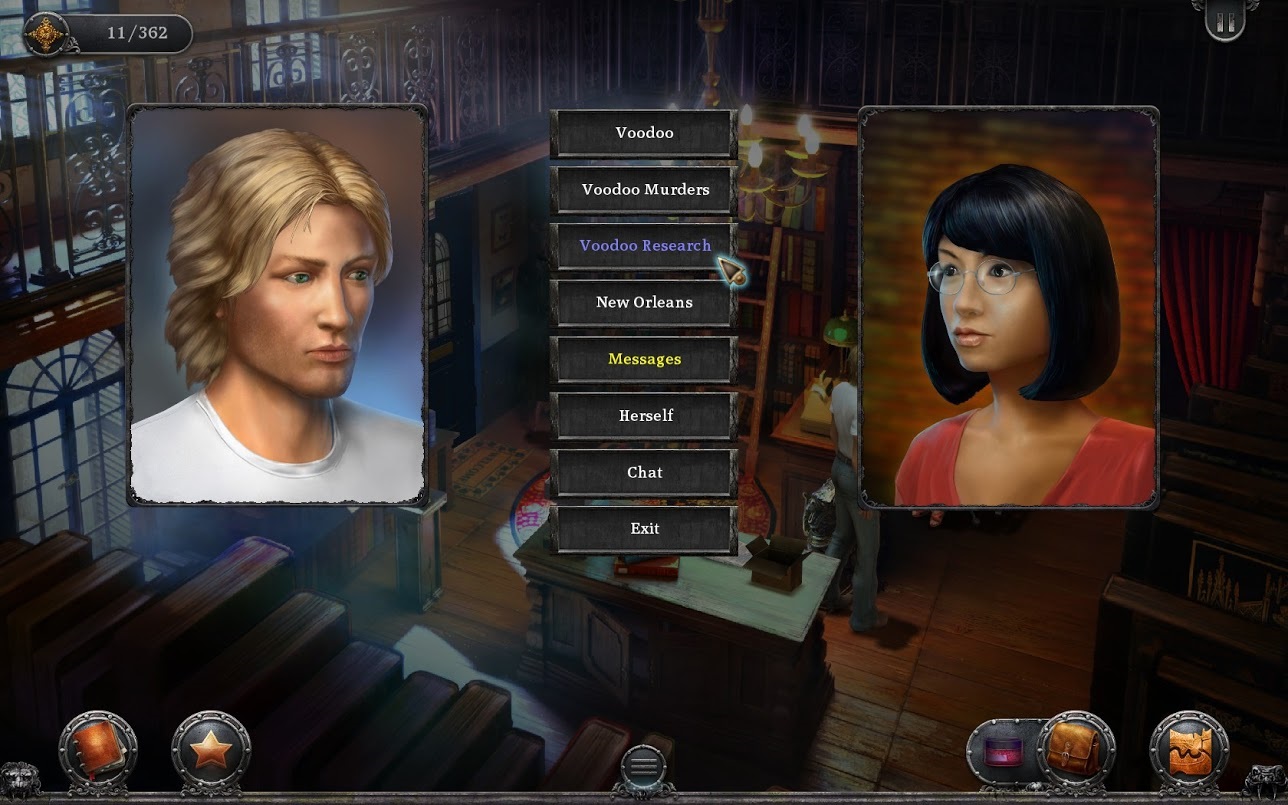Image resolution: width=1288 pixels, height=805 pixels.
Task: Open the options hamburger icon at bottom center
Action: pos(643,765)
